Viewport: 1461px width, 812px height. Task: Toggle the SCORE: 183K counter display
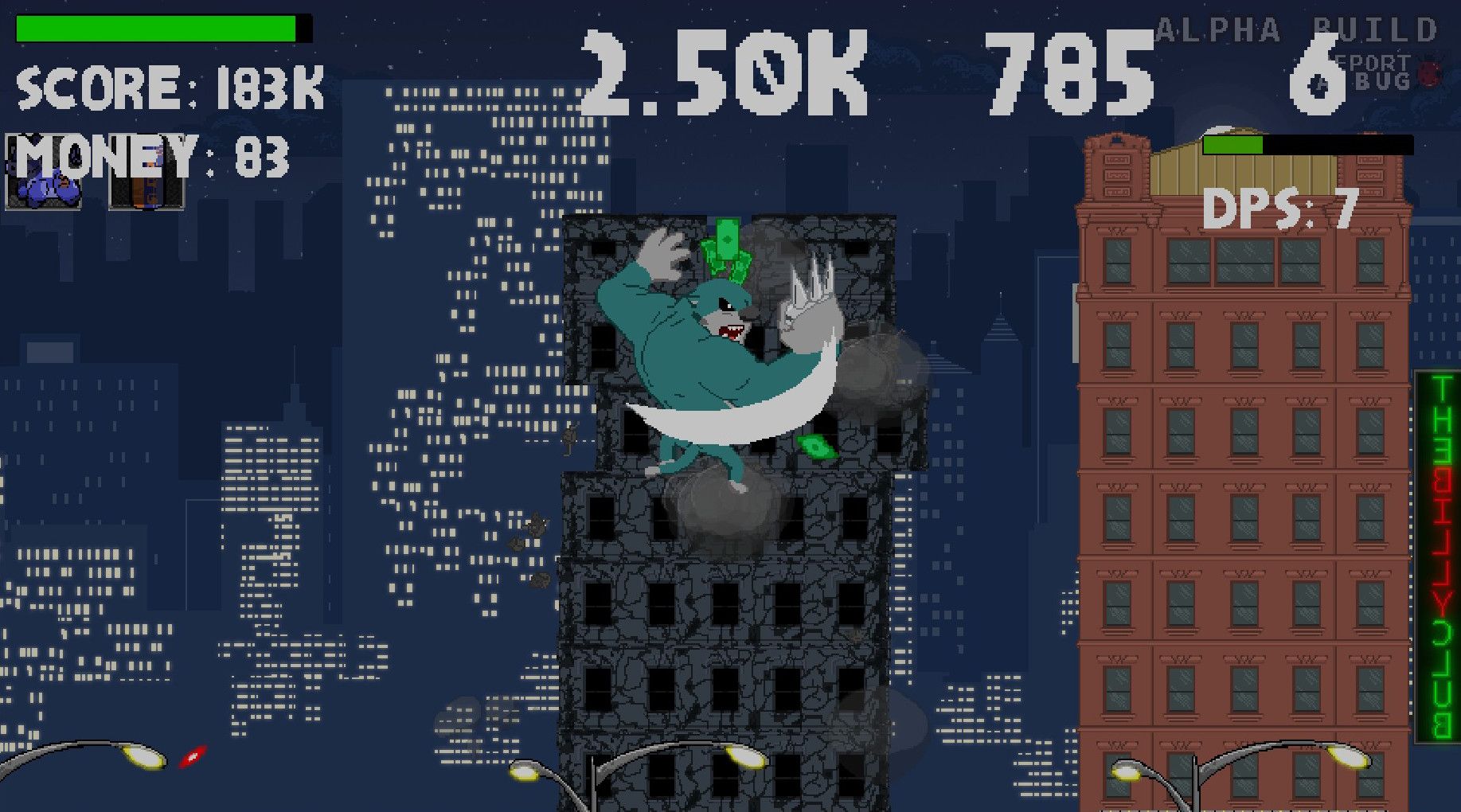(167, 86)
